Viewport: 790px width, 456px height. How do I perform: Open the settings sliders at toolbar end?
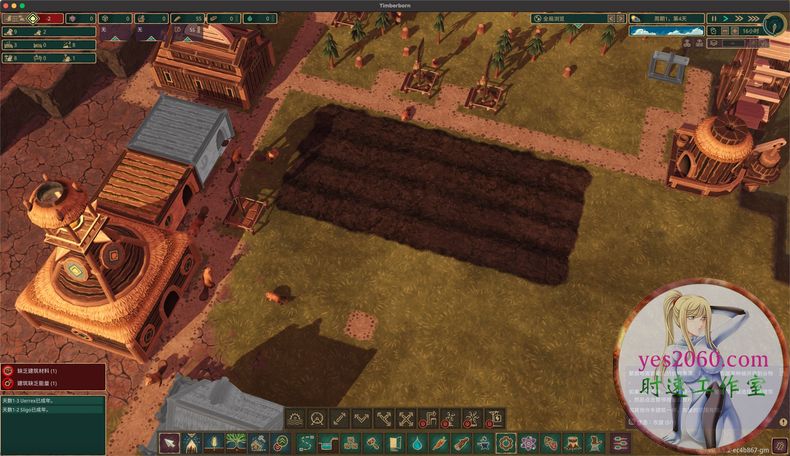point(621,442)
